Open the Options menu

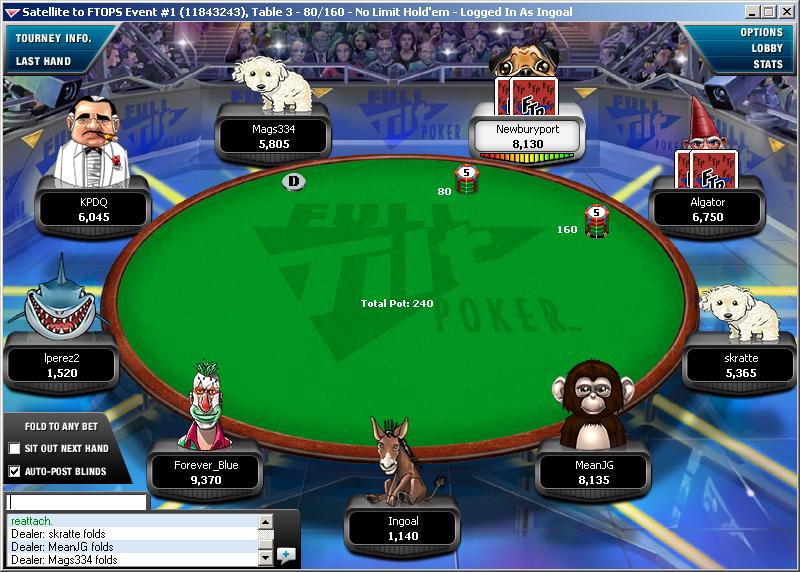point(761,32)
